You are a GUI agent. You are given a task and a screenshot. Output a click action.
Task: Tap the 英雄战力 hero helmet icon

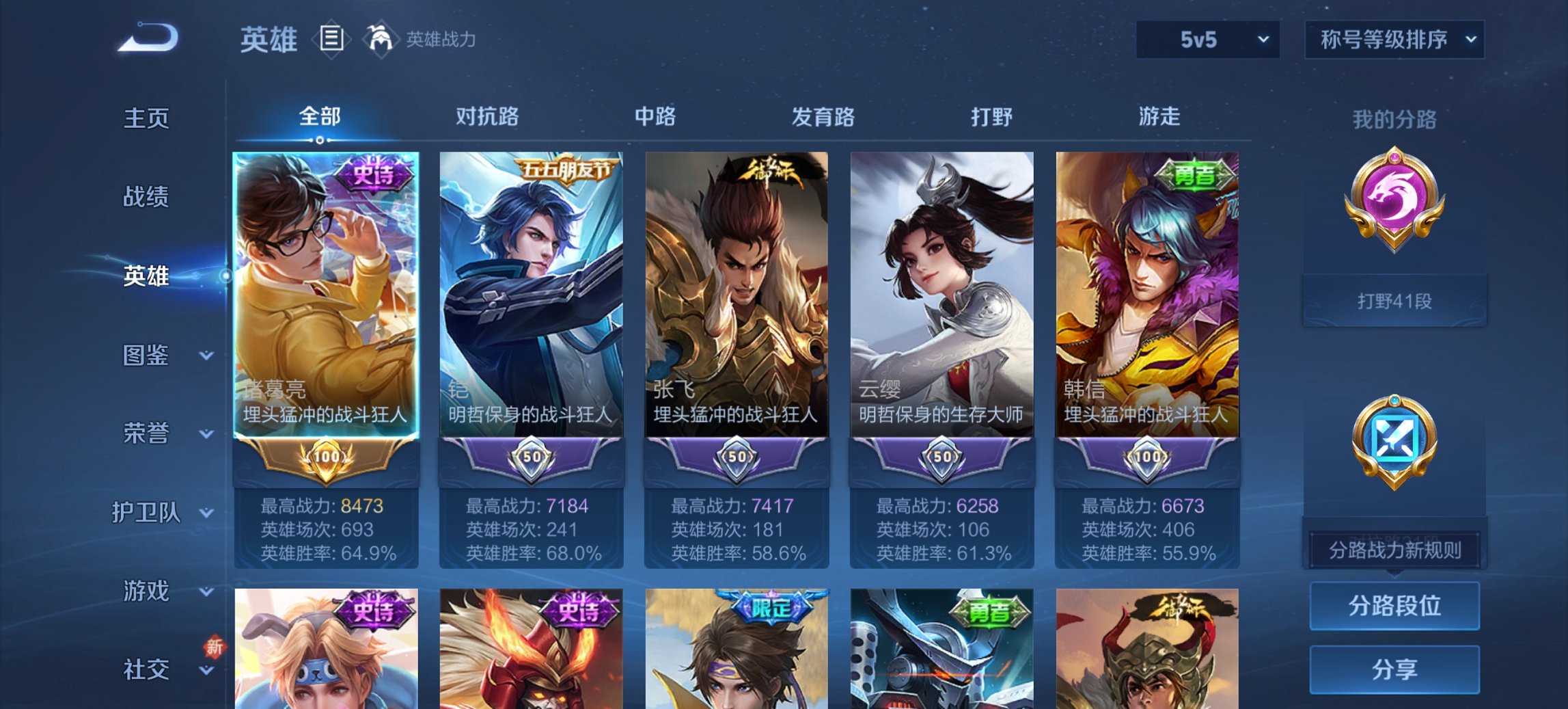point(381,40)
